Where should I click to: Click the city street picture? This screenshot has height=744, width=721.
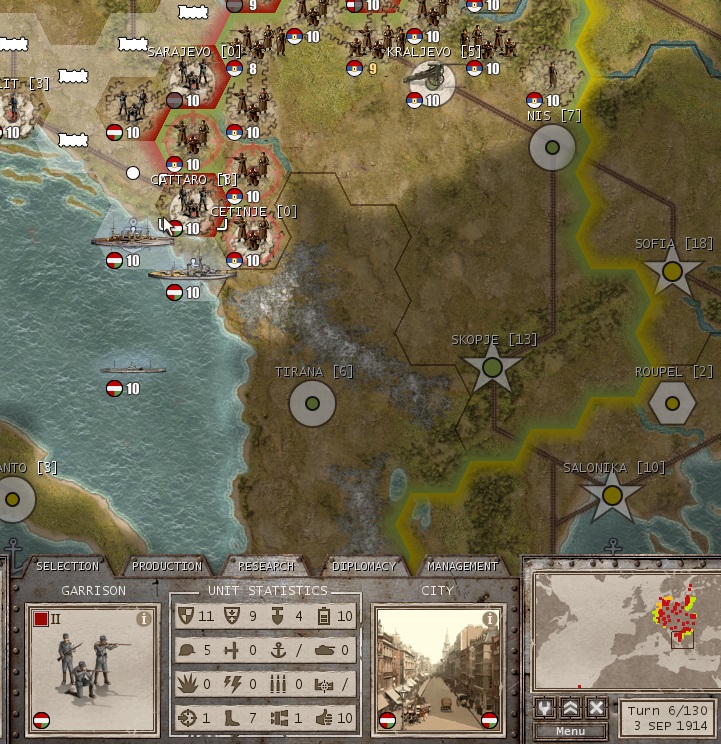[437, 668]
